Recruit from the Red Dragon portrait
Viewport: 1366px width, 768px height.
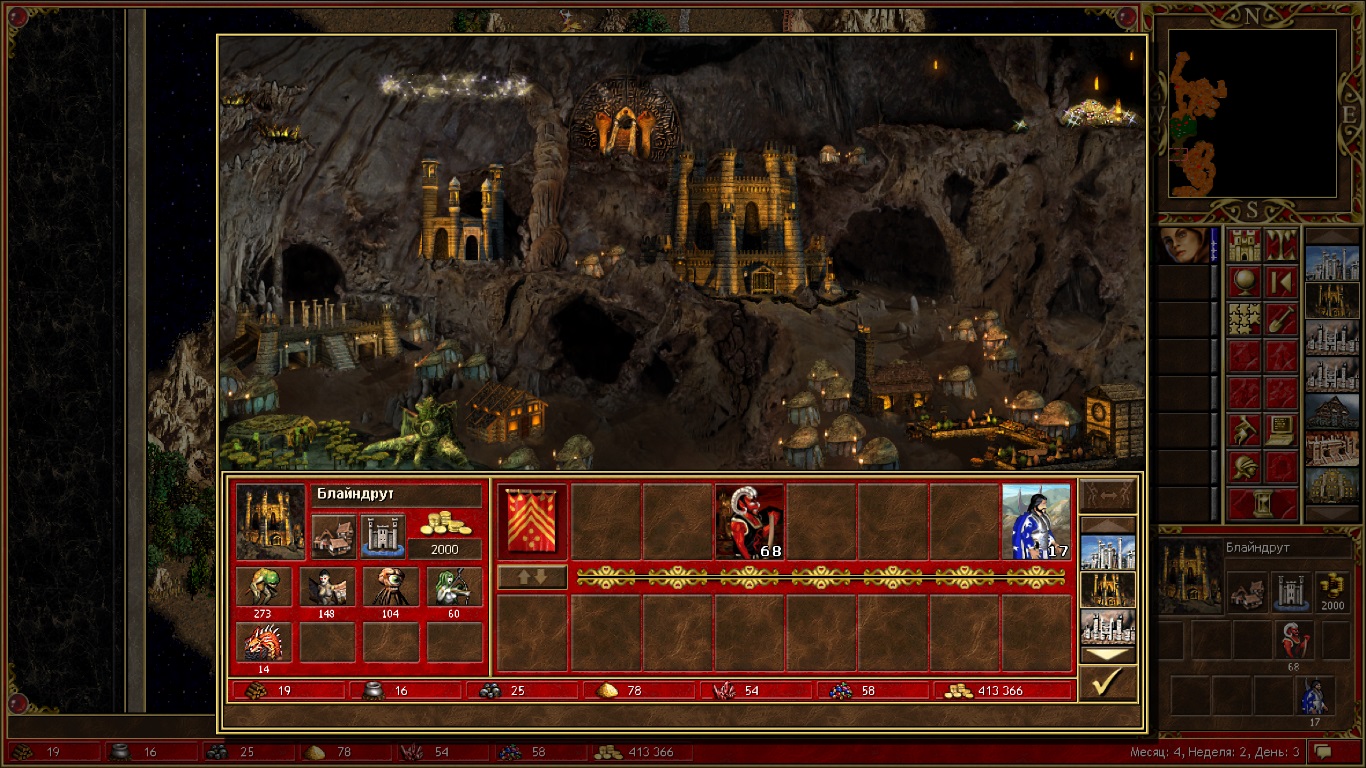coord(264,642)
